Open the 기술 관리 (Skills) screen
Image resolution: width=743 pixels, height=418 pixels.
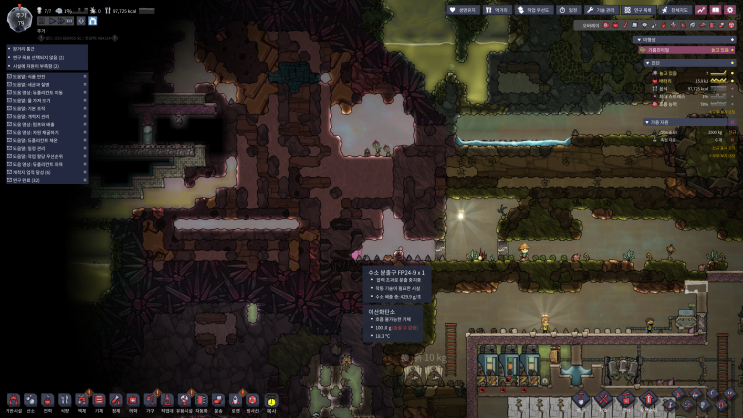[x=602, y=9]
